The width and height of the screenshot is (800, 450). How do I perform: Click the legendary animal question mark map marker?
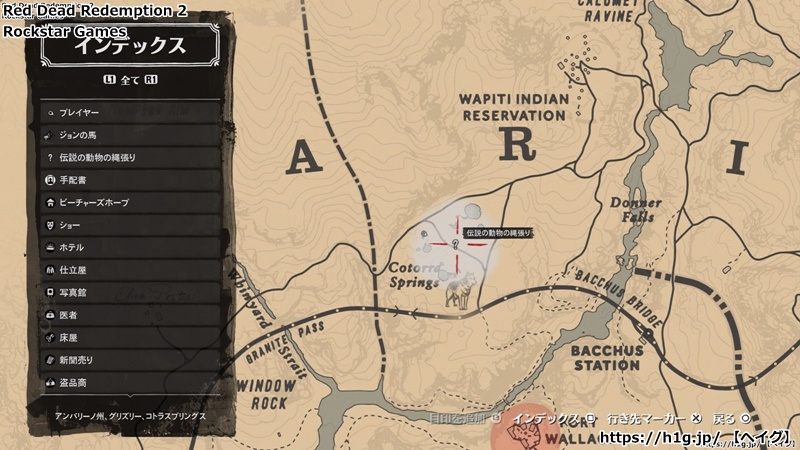click(x=455, y=243)
